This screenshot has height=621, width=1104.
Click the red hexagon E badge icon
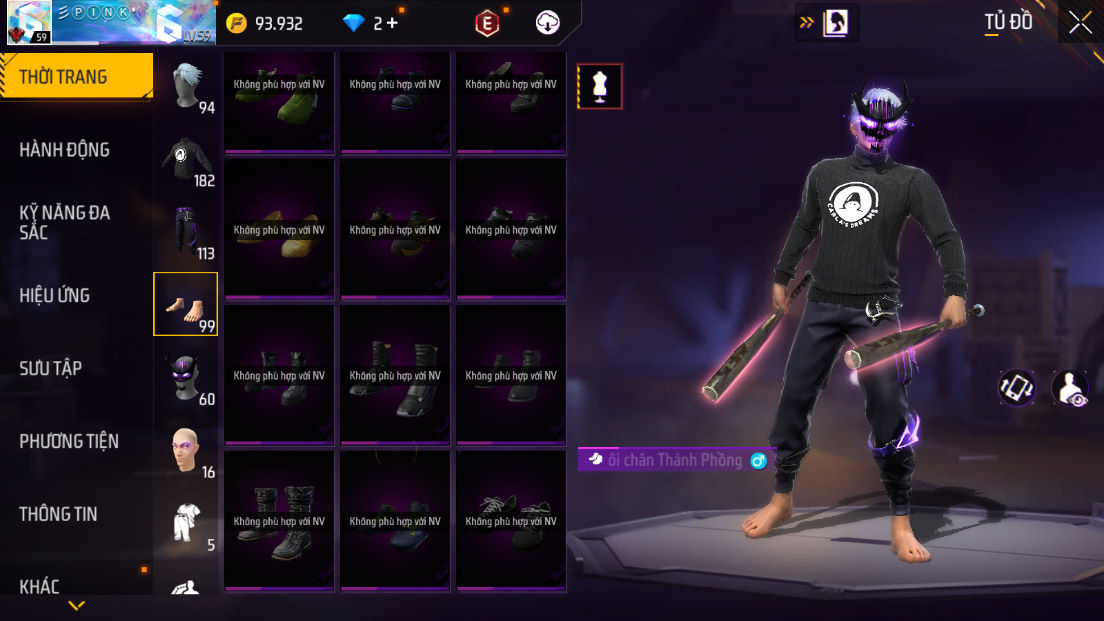click(x=487, y=23)
